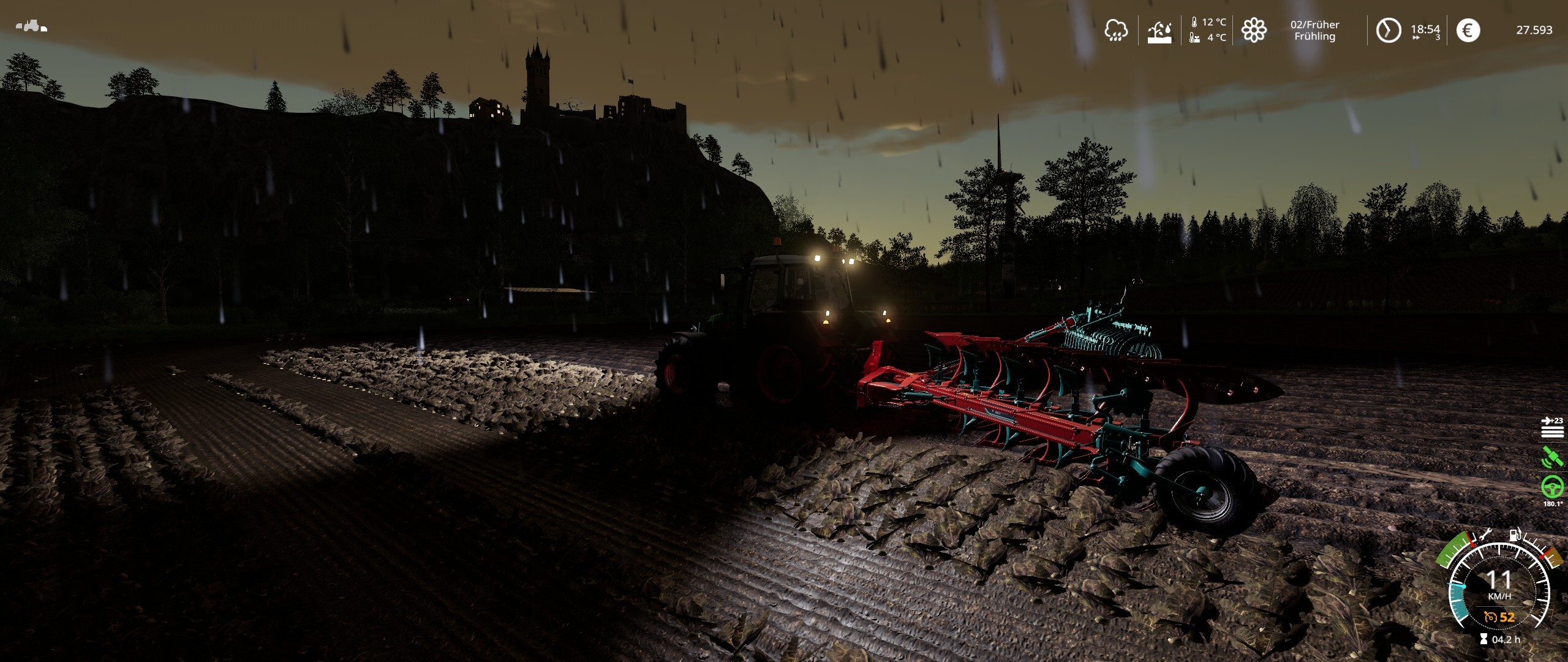Click the clock icon in the top bar
Image resolution: width=1568 pixels, height=662 pixels.
(x=1389, y=30)
